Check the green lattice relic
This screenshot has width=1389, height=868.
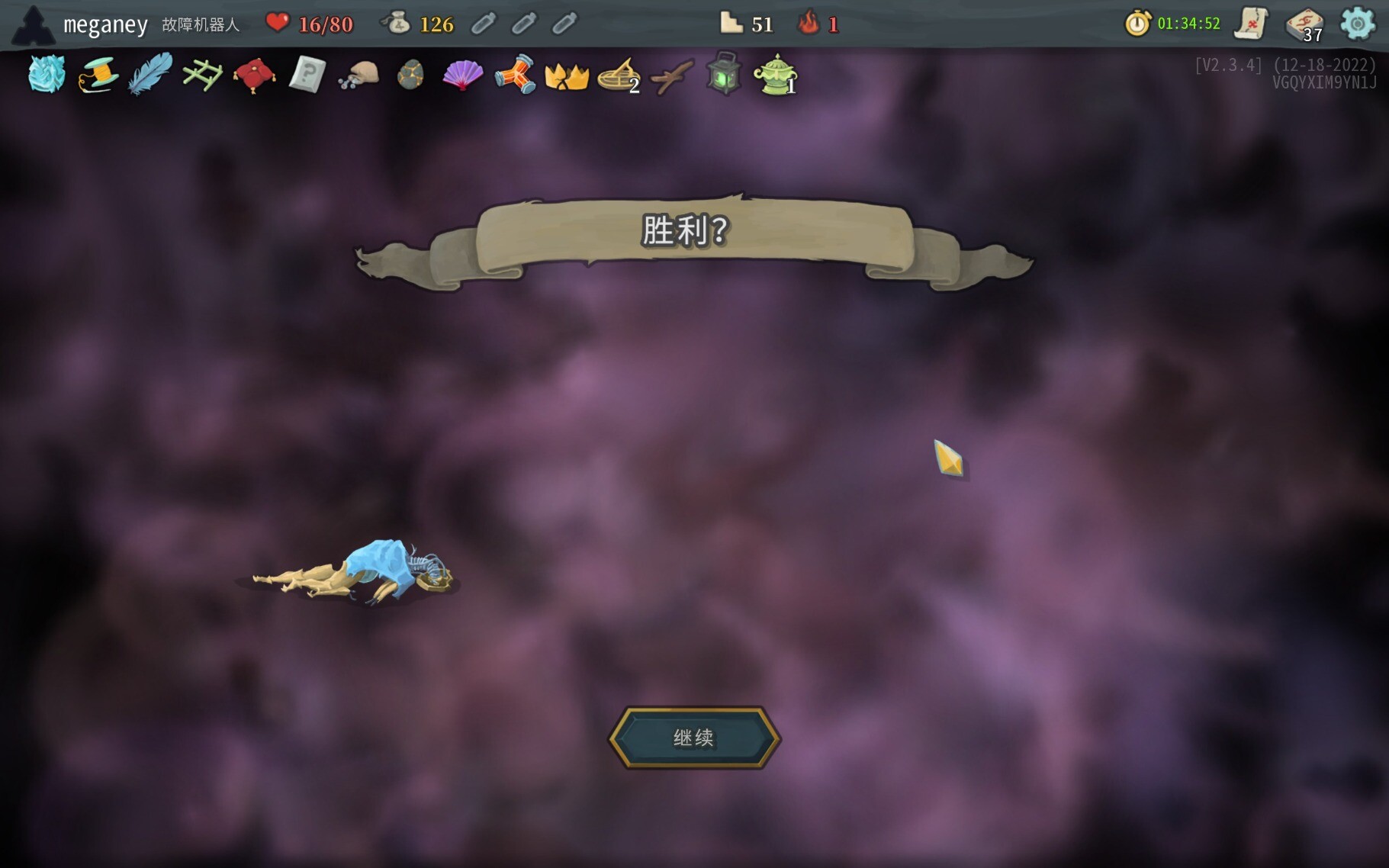pyautogui.click(x=202, y=76)
